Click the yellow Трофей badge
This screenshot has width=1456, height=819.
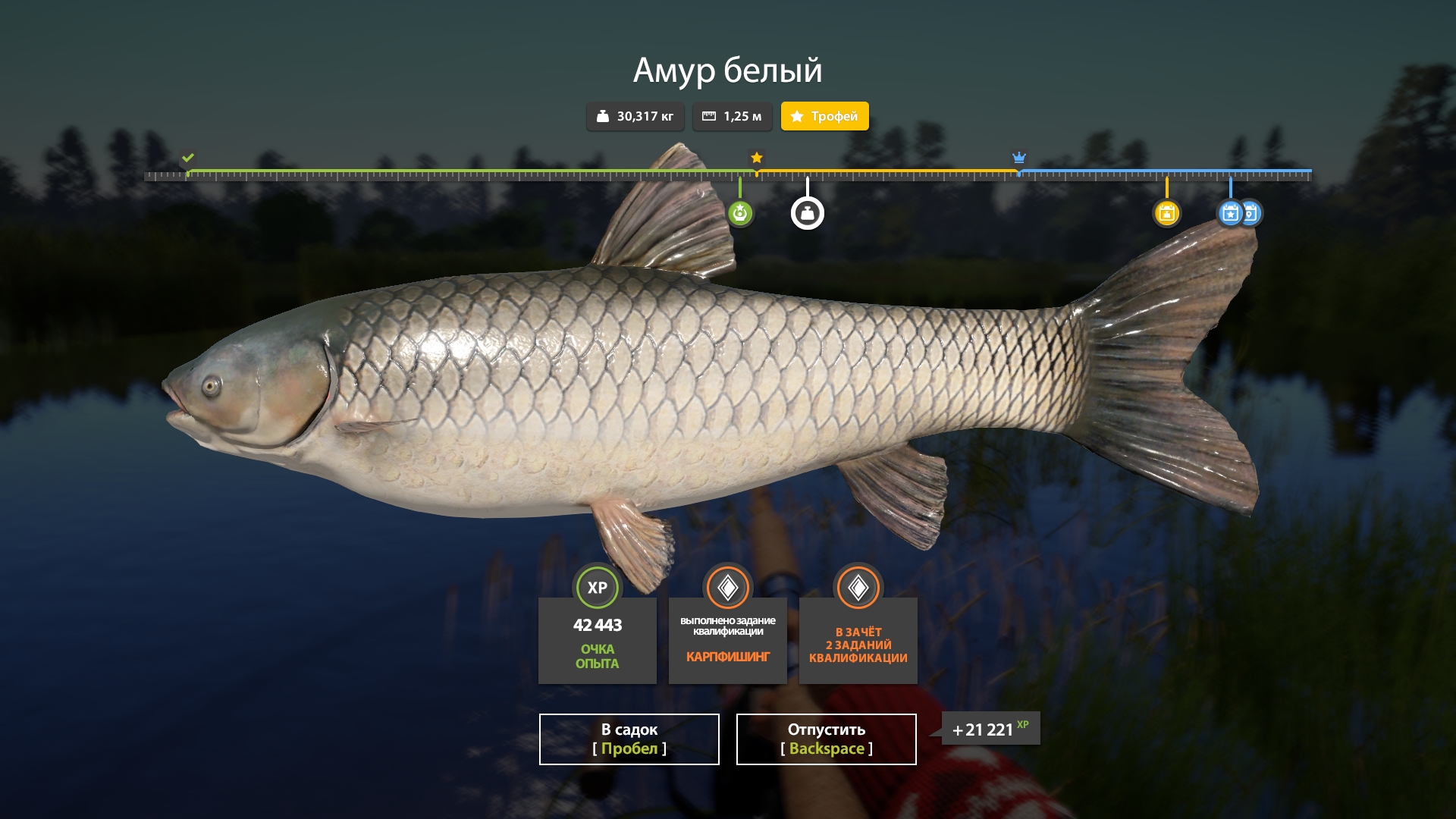click(824, 116)
